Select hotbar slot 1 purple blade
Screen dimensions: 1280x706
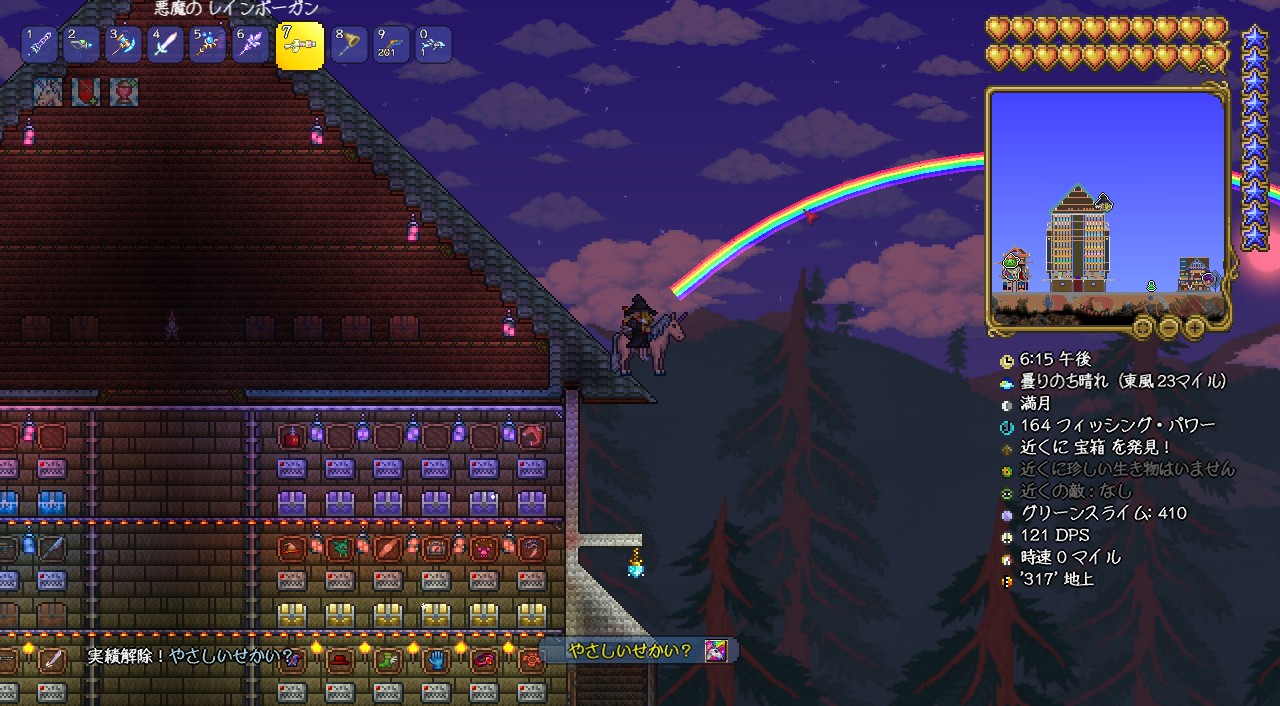click(40, 45)
